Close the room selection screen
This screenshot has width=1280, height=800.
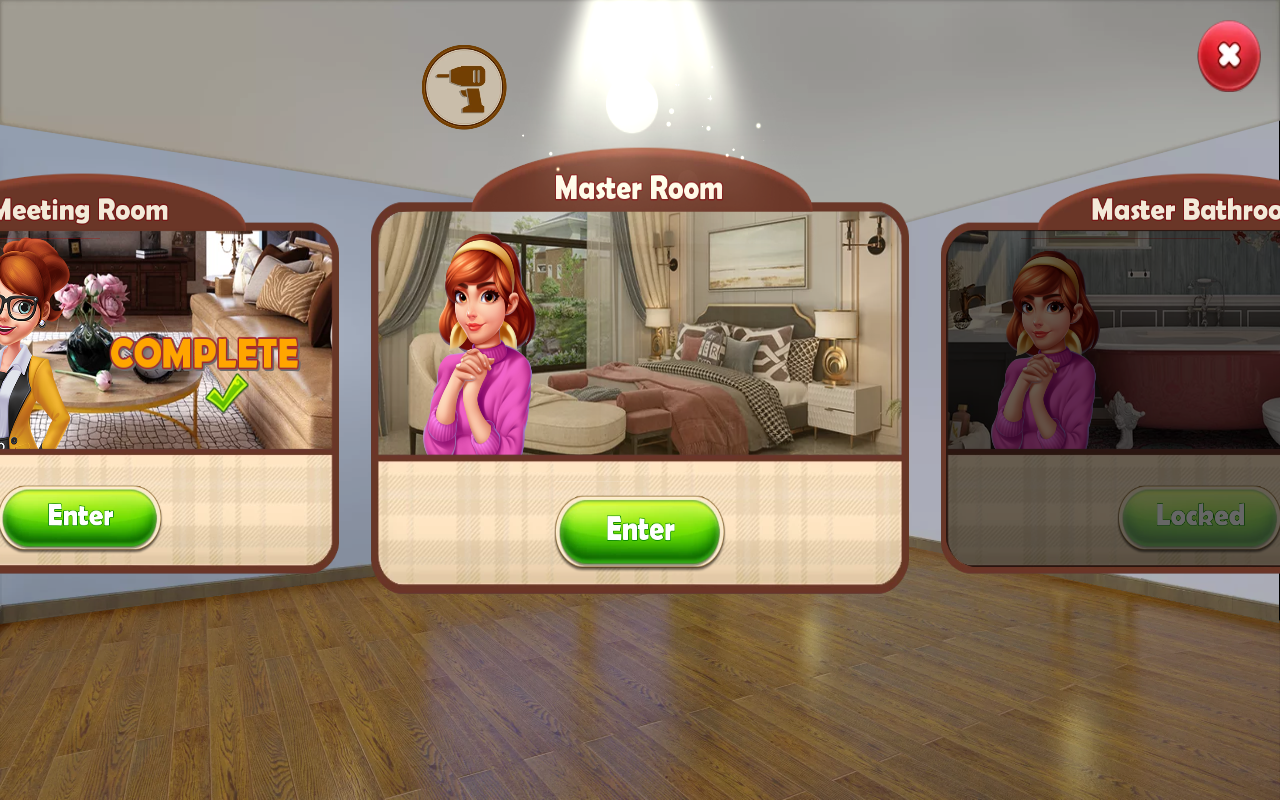coord(1229,56)
